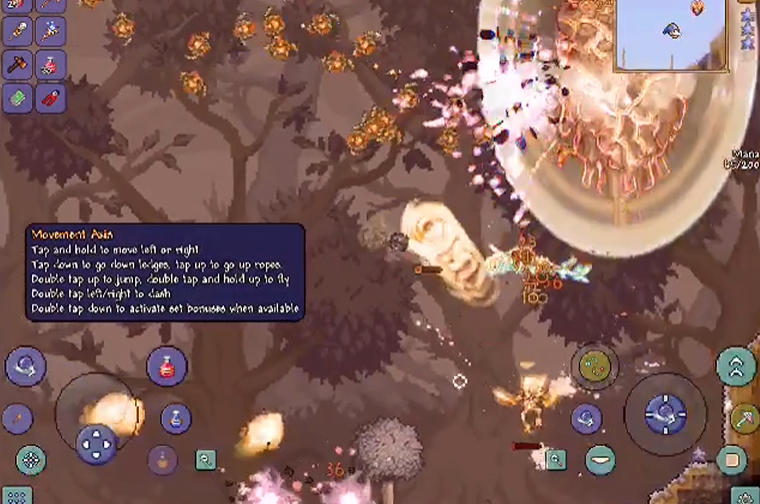Open the inventory grid button

(x=16, y=495)
